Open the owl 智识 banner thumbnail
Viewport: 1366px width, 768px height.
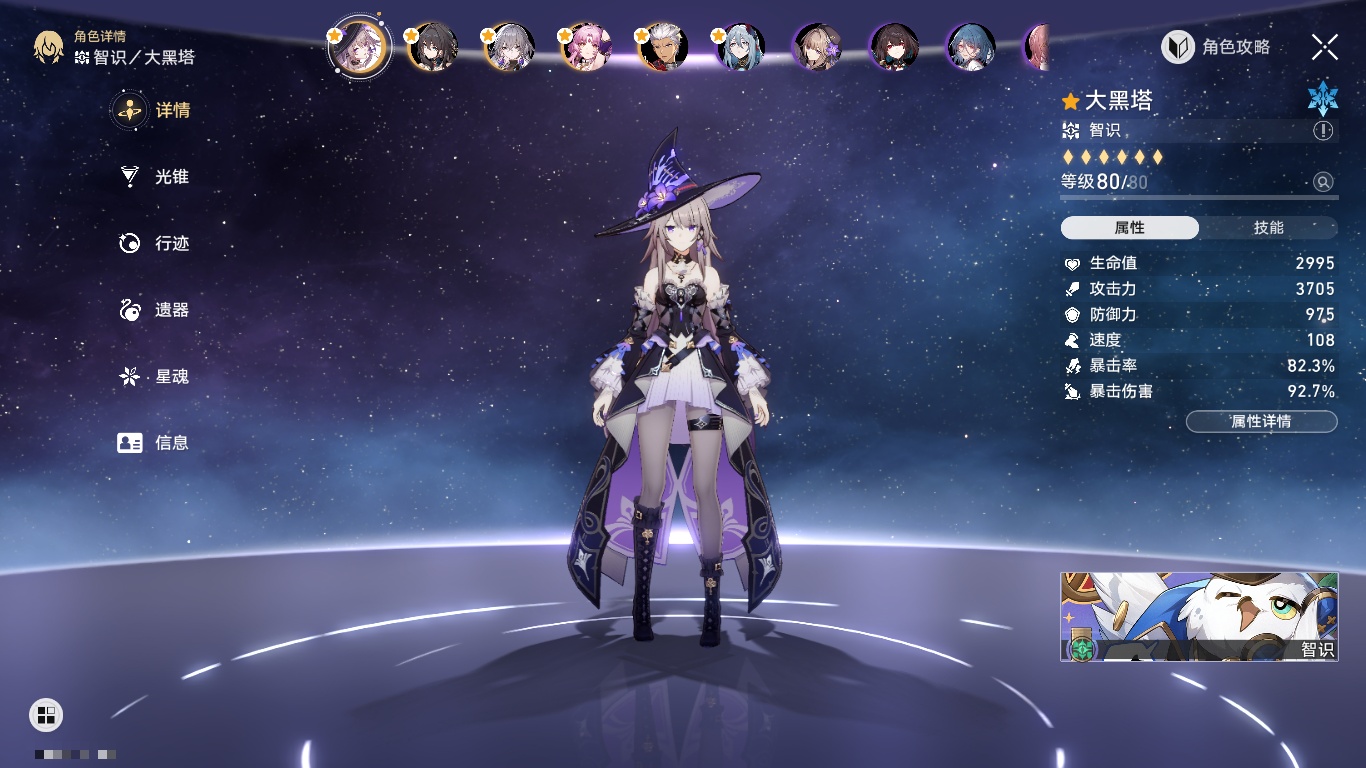pos(1199,616)
